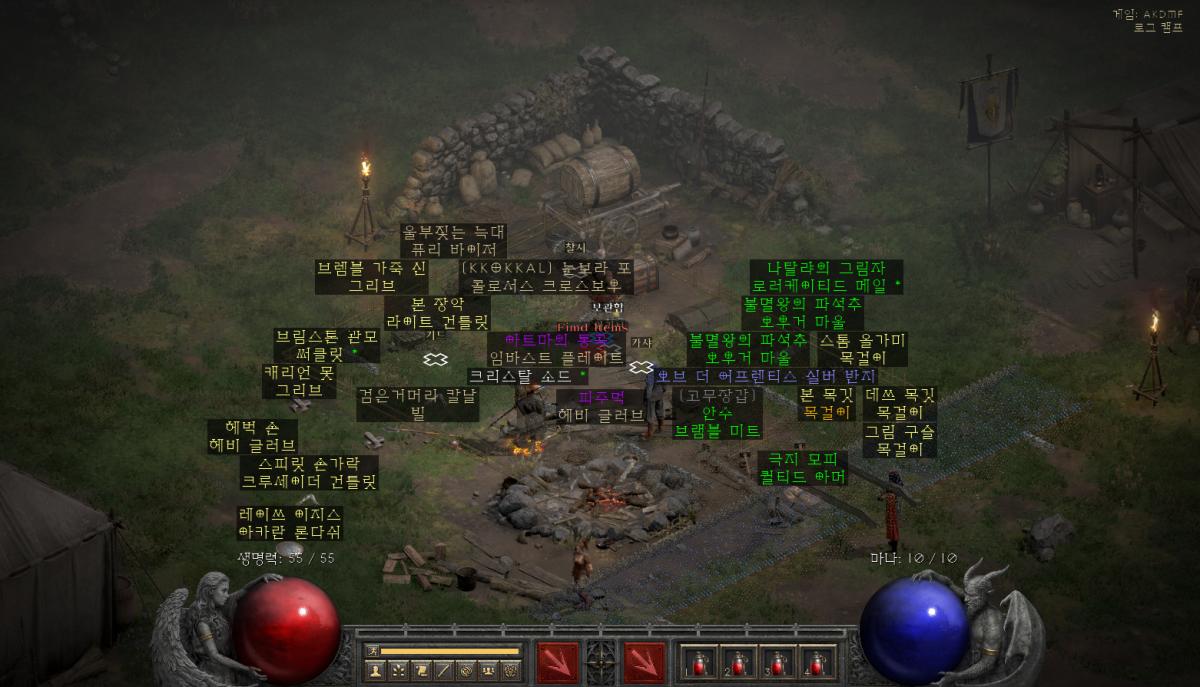Pick up the 스피릿 손가락 크루세이더 건틀릿 label
1200x687 pixels.
pyautogui.click(x=310, y=473)
